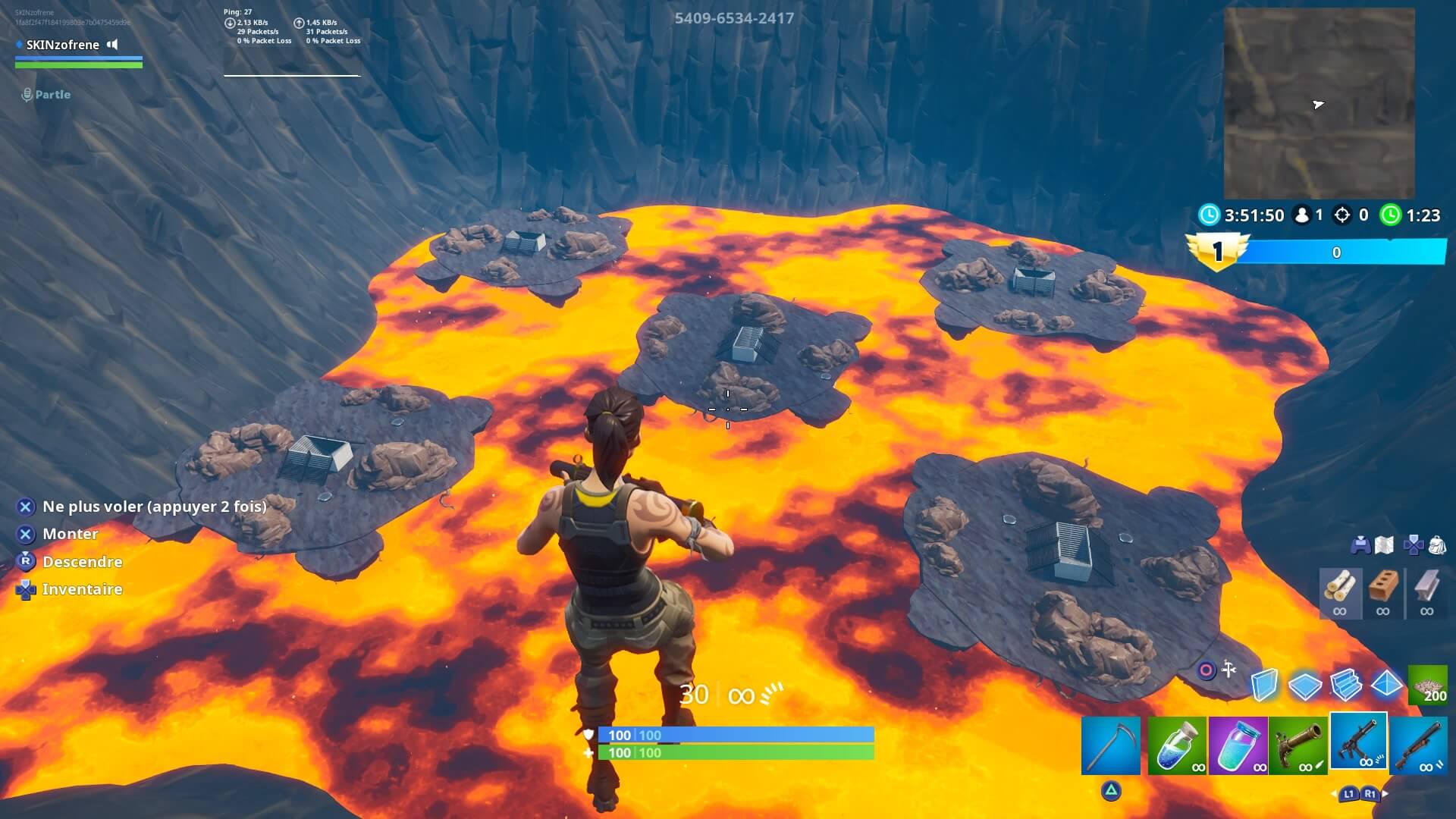This screenshot has height=819, width=1456.
Task: Click the Monter prompt
Action: tap(70, 534)
